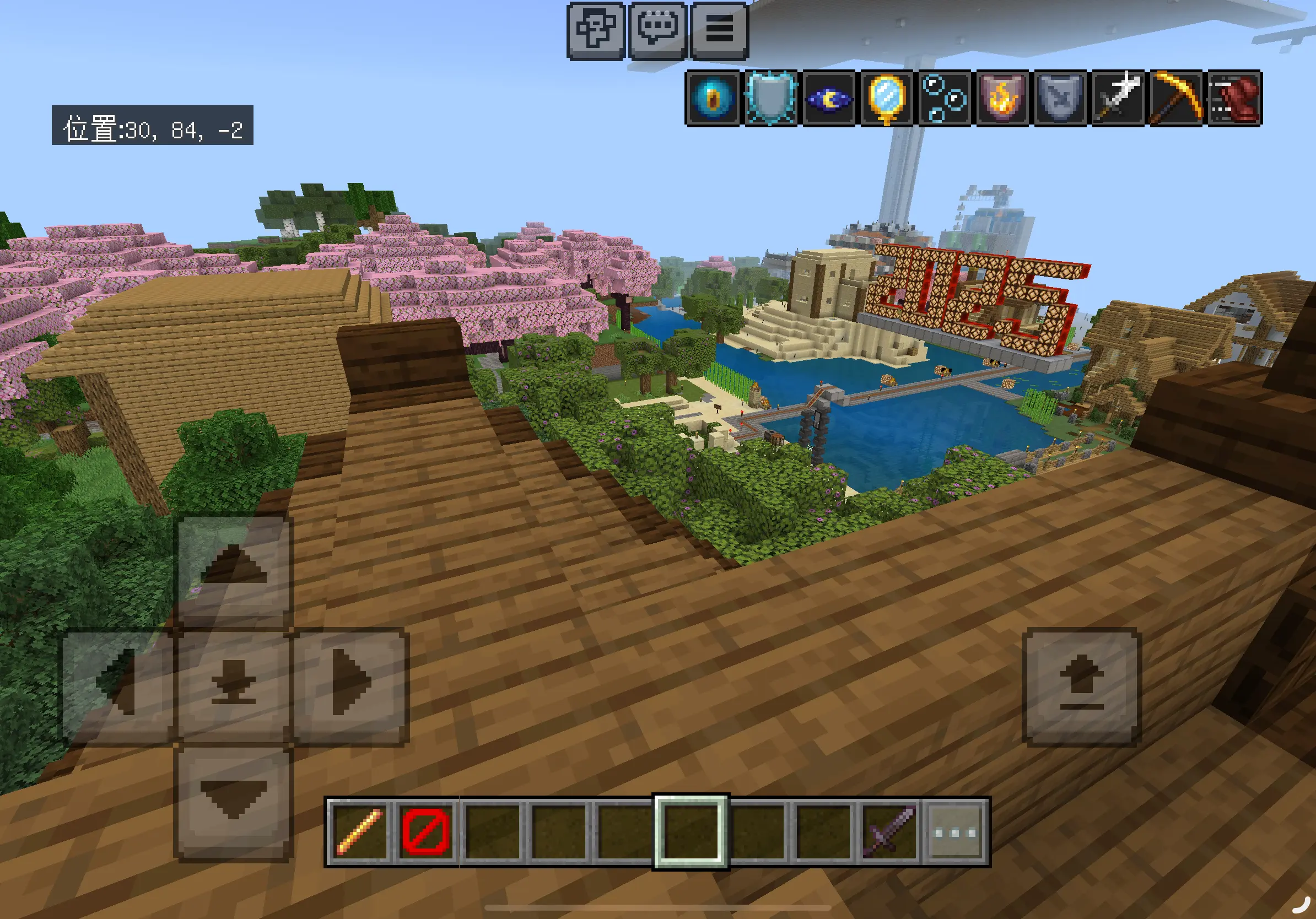Image resolution: width=1316 pixels, height=919 pixels.
Task: Tap the move forward arrow
Action: click(x=233, y=569)
